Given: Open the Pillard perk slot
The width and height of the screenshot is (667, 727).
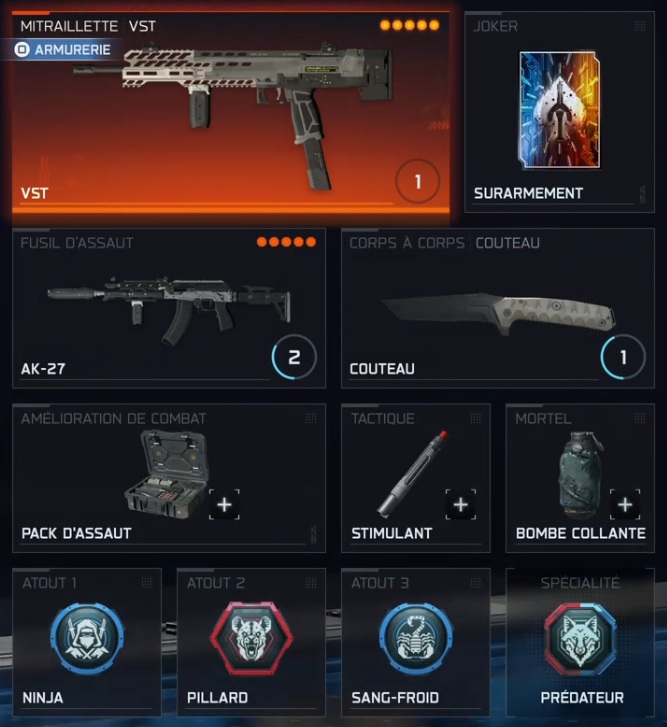Looking at the screenshot, I should point(251,636).
